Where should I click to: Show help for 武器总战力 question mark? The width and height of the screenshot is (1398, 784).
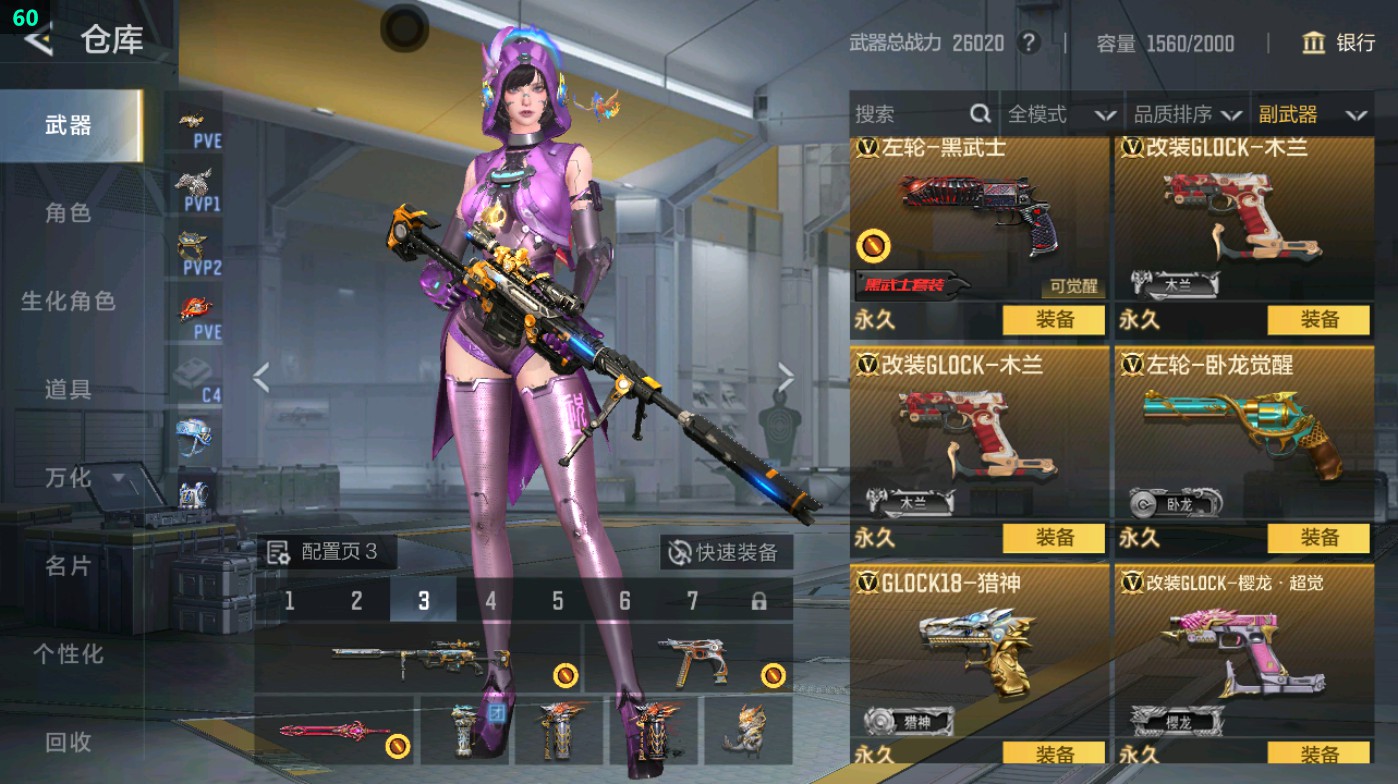(x=1027, y=43)
